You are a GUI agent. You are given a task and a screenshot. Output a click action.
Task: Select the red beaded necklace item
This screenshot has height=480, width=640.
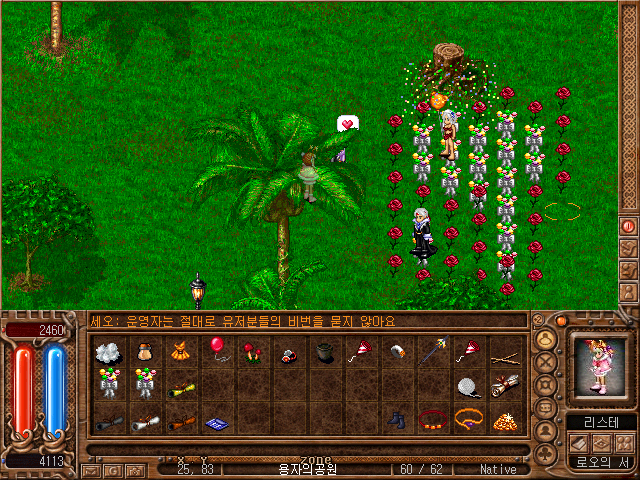[x=431, y=418]
